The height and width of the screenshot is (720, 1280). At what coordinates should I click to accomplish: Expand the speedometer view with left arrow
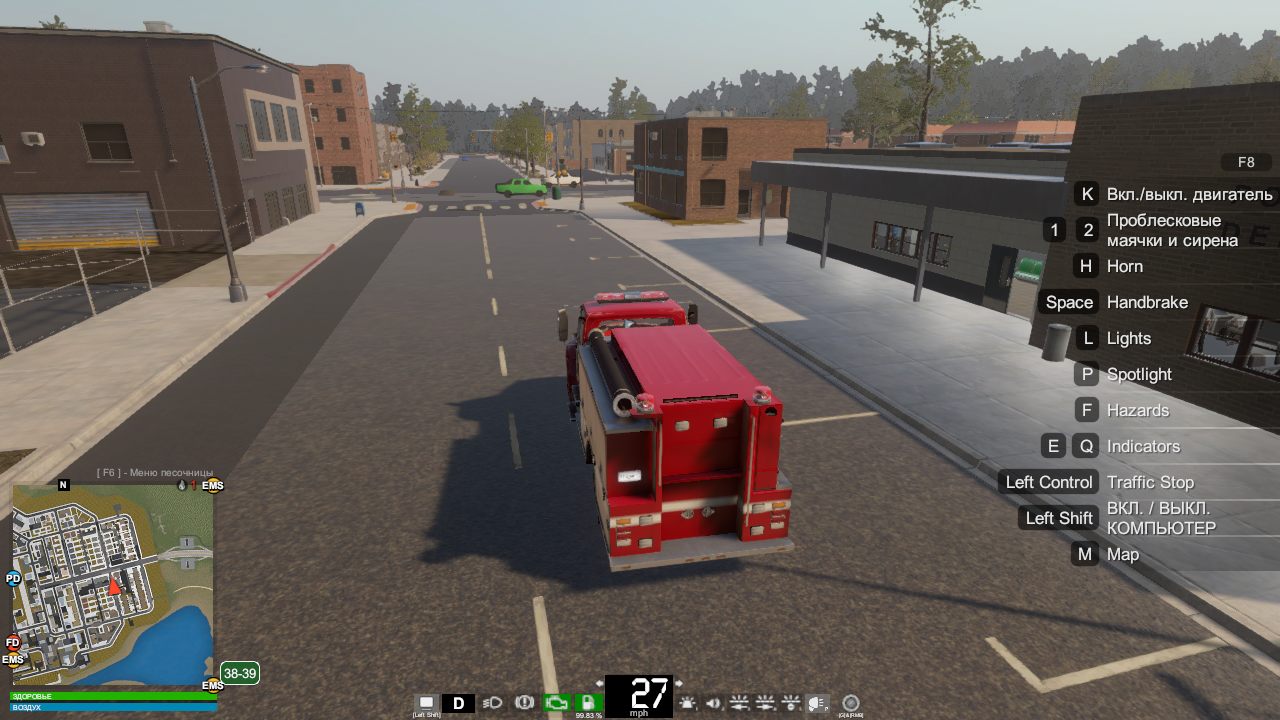tap(600, 684)
